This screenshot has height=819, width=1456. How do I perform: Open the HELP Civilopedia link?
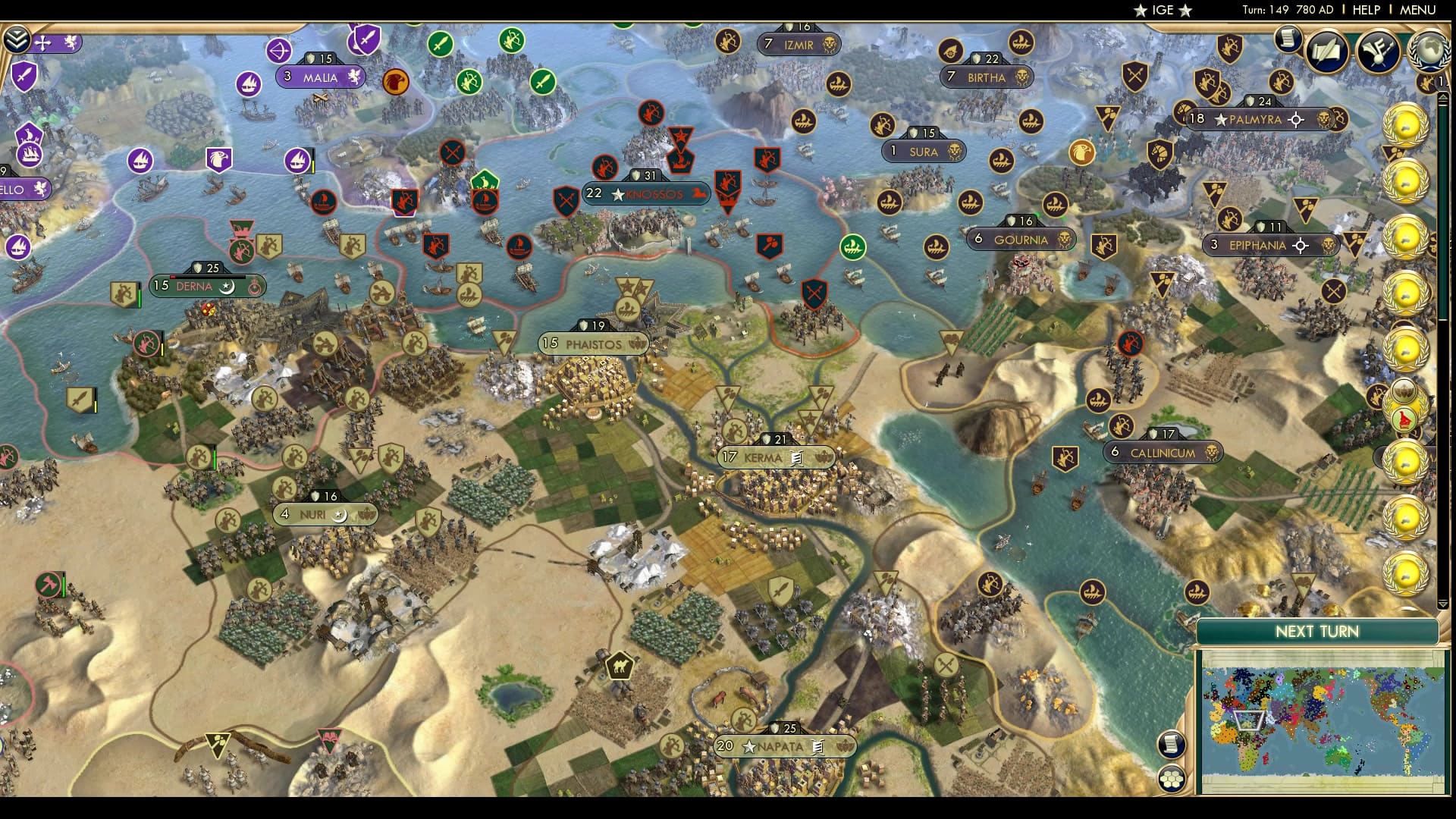click(1366, 10)
